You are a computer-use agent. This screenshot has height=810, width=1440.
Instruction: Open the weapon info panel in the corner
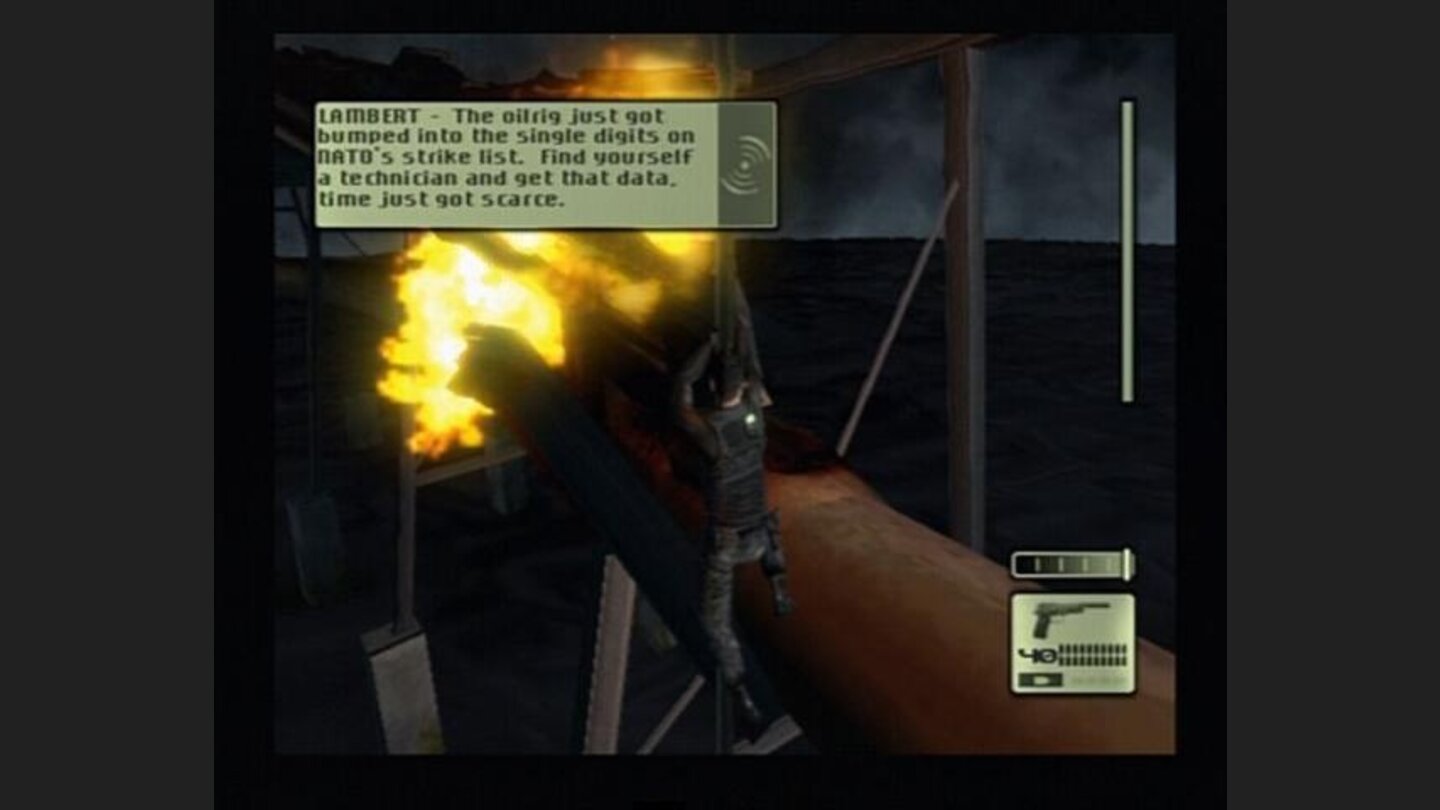click(x=1073, y=645)
